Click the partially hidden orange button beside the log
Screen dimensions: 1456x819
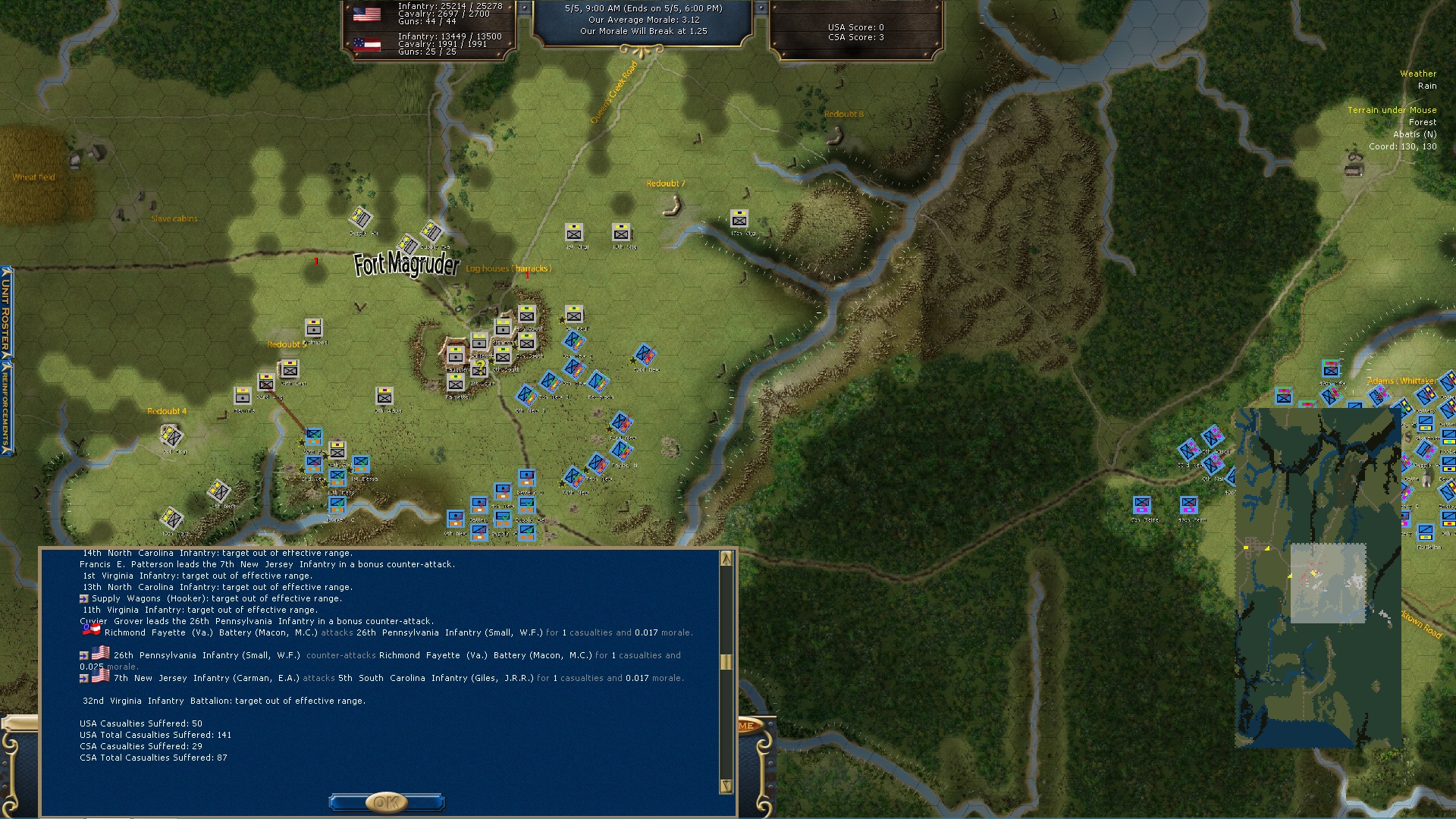click(x=747, y=726)
